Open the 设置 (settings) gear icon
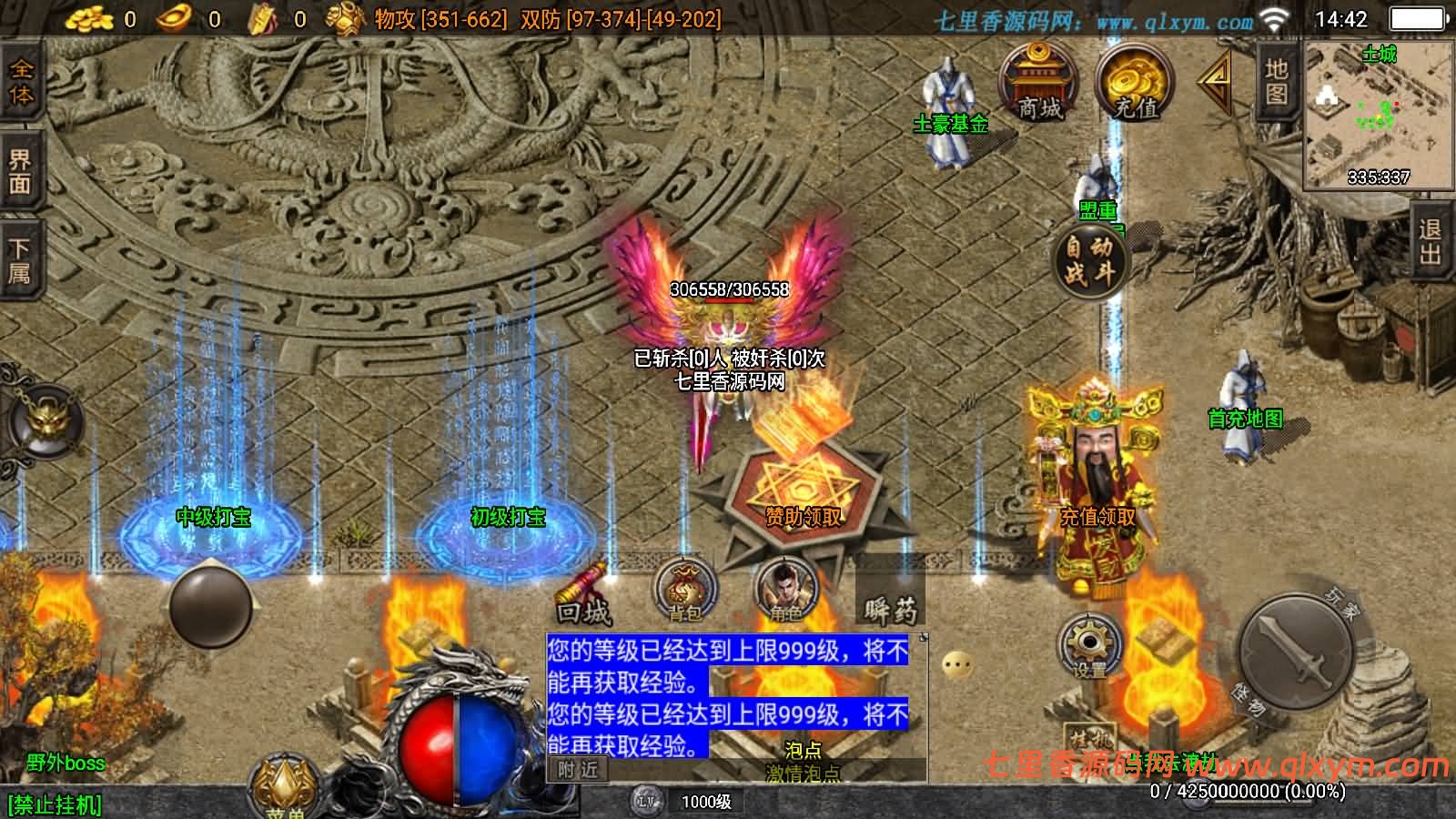Screen dimensions: 1456x819 (1088, 646)
